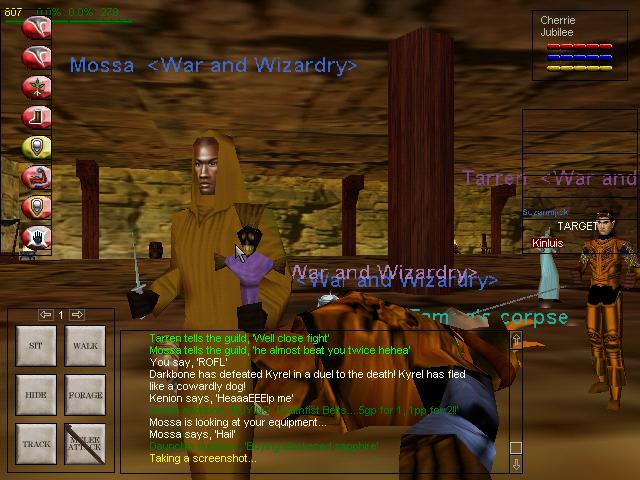The width and height of the screenshot is (640, 480).
Task: Activate the HIDE skill button
Action: 33,395
